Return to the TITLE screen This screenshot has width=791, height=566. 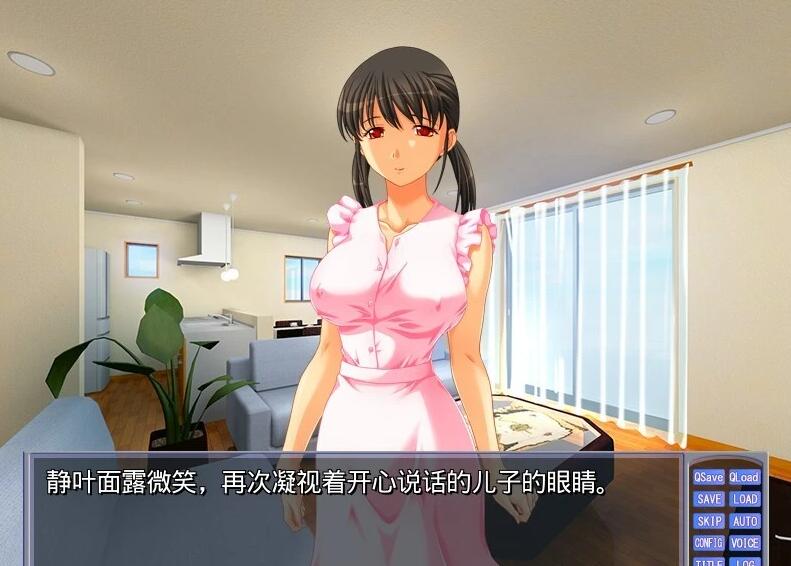click(708, 561)
